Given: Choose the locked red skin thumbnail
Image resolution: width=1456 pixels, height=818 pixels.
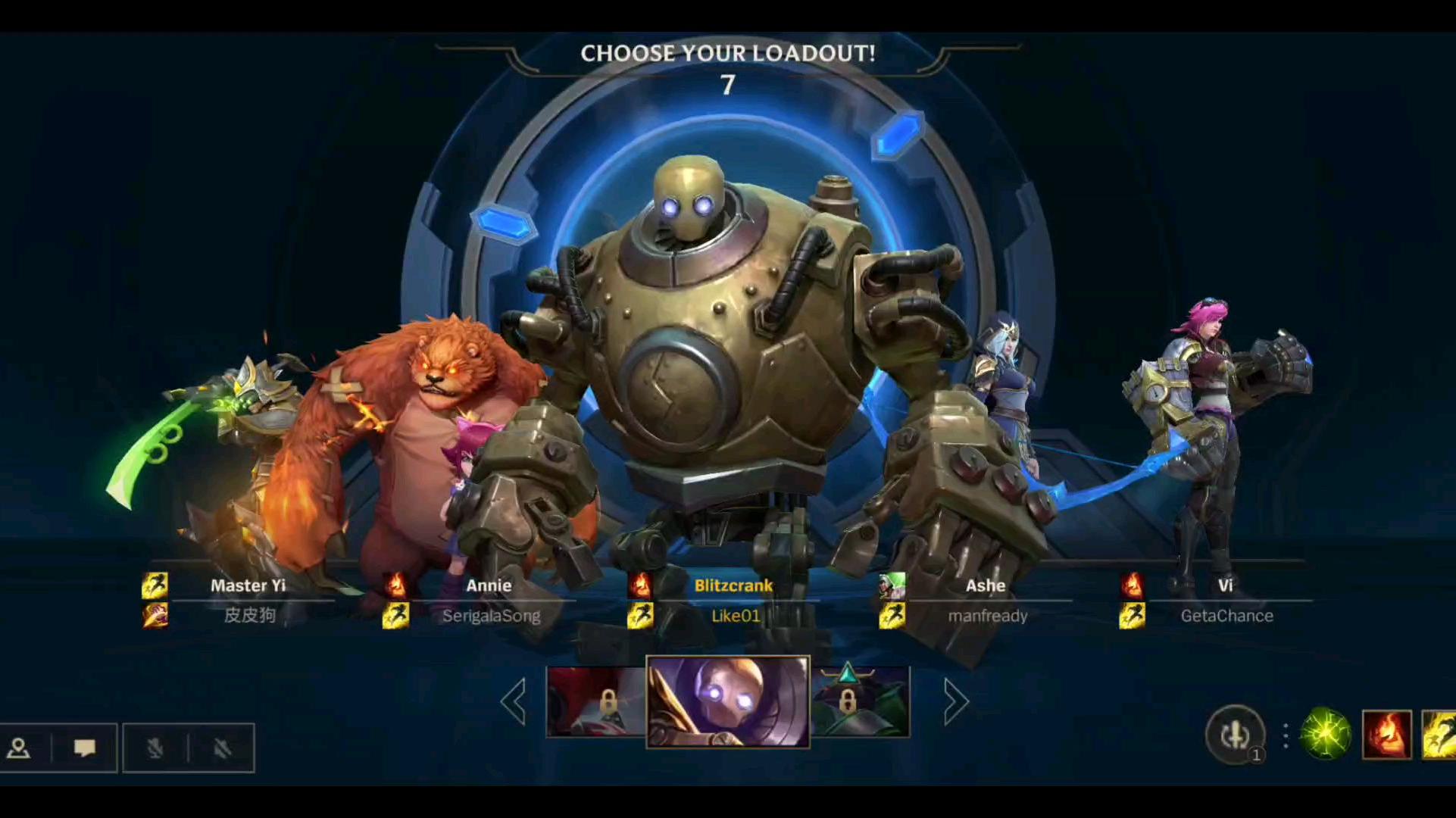Looking at the screenshot, I should tap(596, 702).
